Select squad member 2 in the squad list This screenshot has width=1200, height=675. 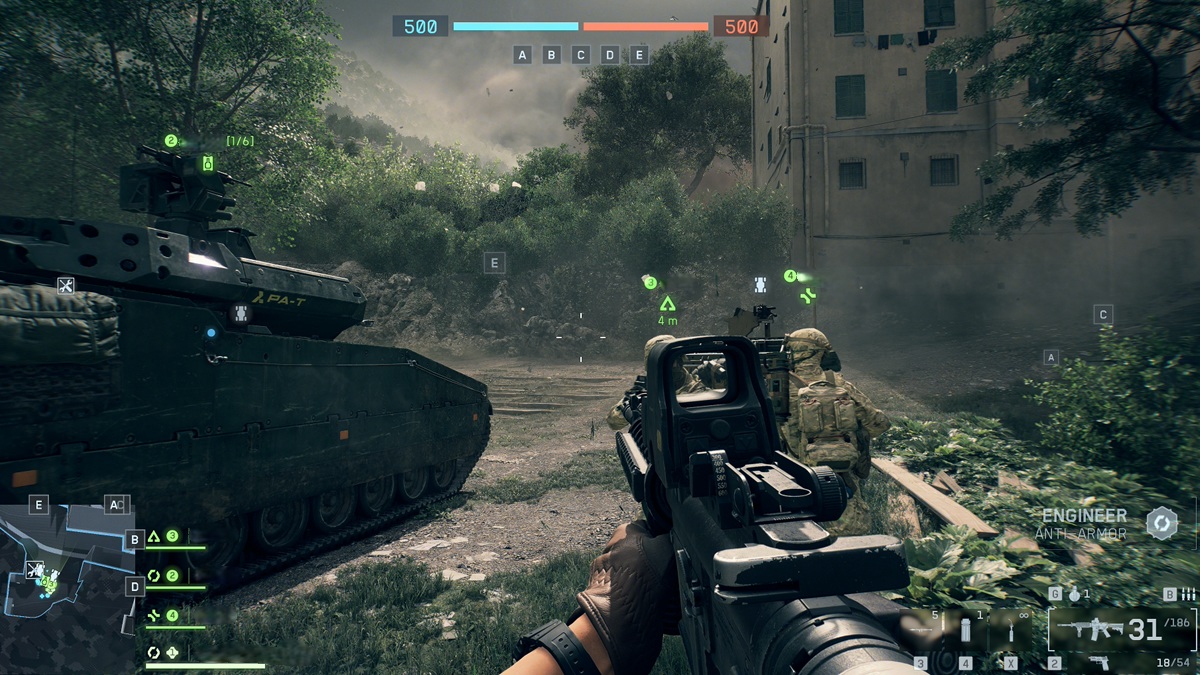click(x=163, y=576)
